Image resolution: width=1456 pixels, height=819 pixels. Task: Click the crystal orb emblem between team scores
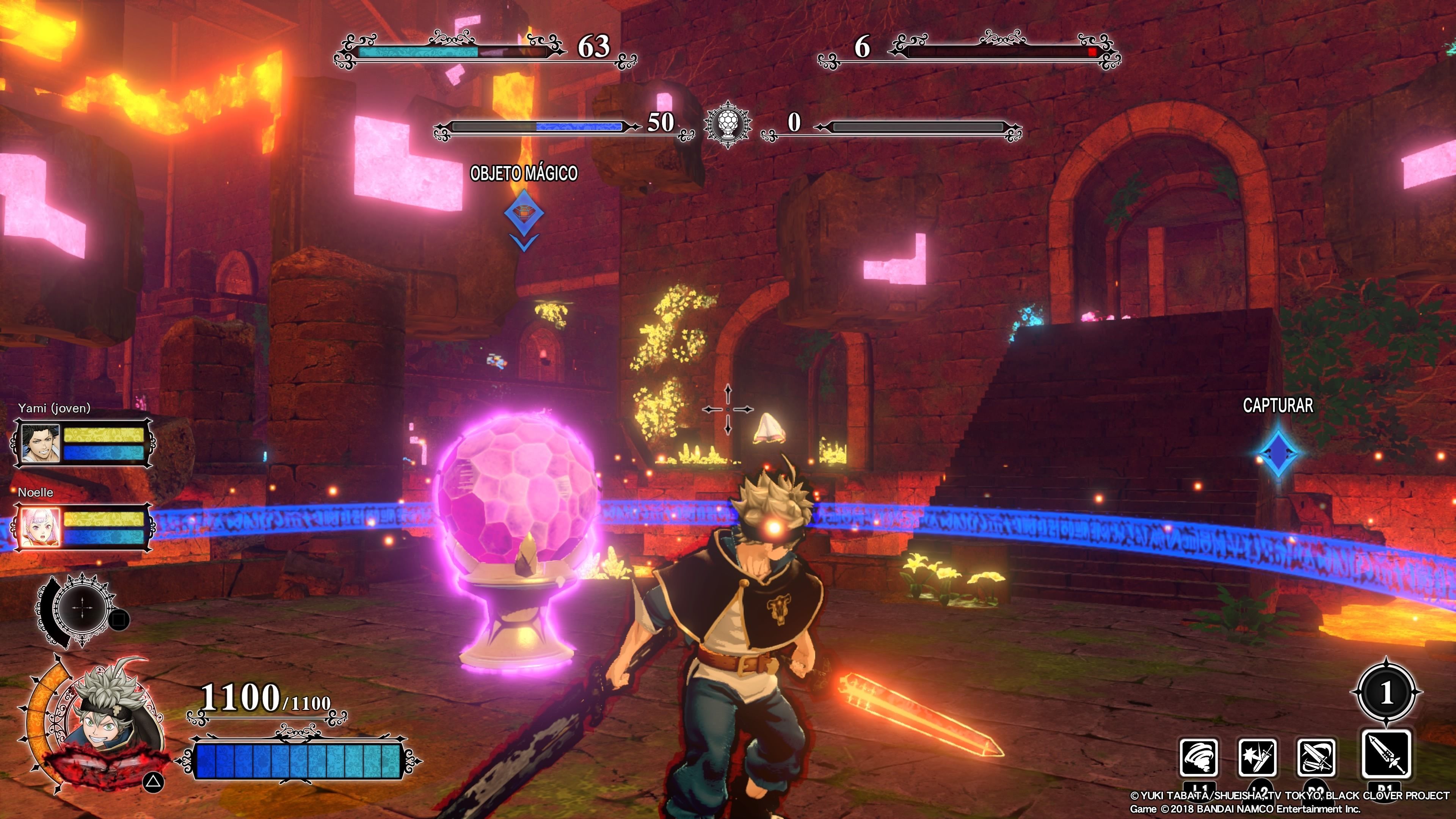tap(728, 123)
